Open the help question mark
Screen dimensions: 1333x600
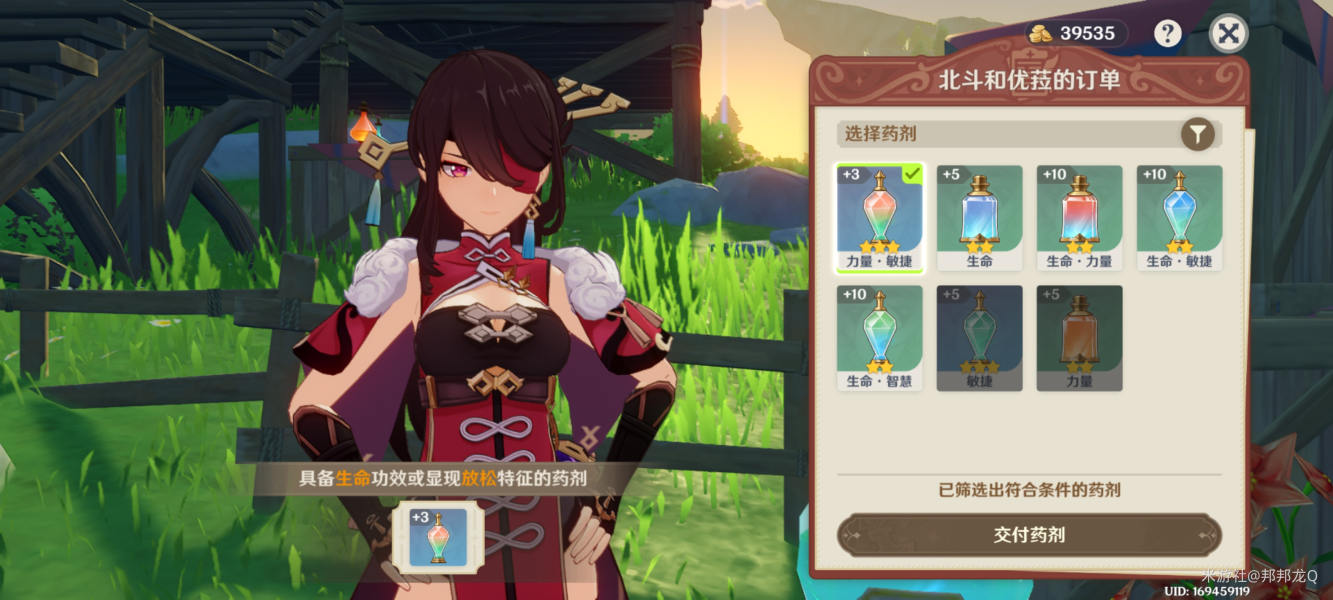(1167, 34)
